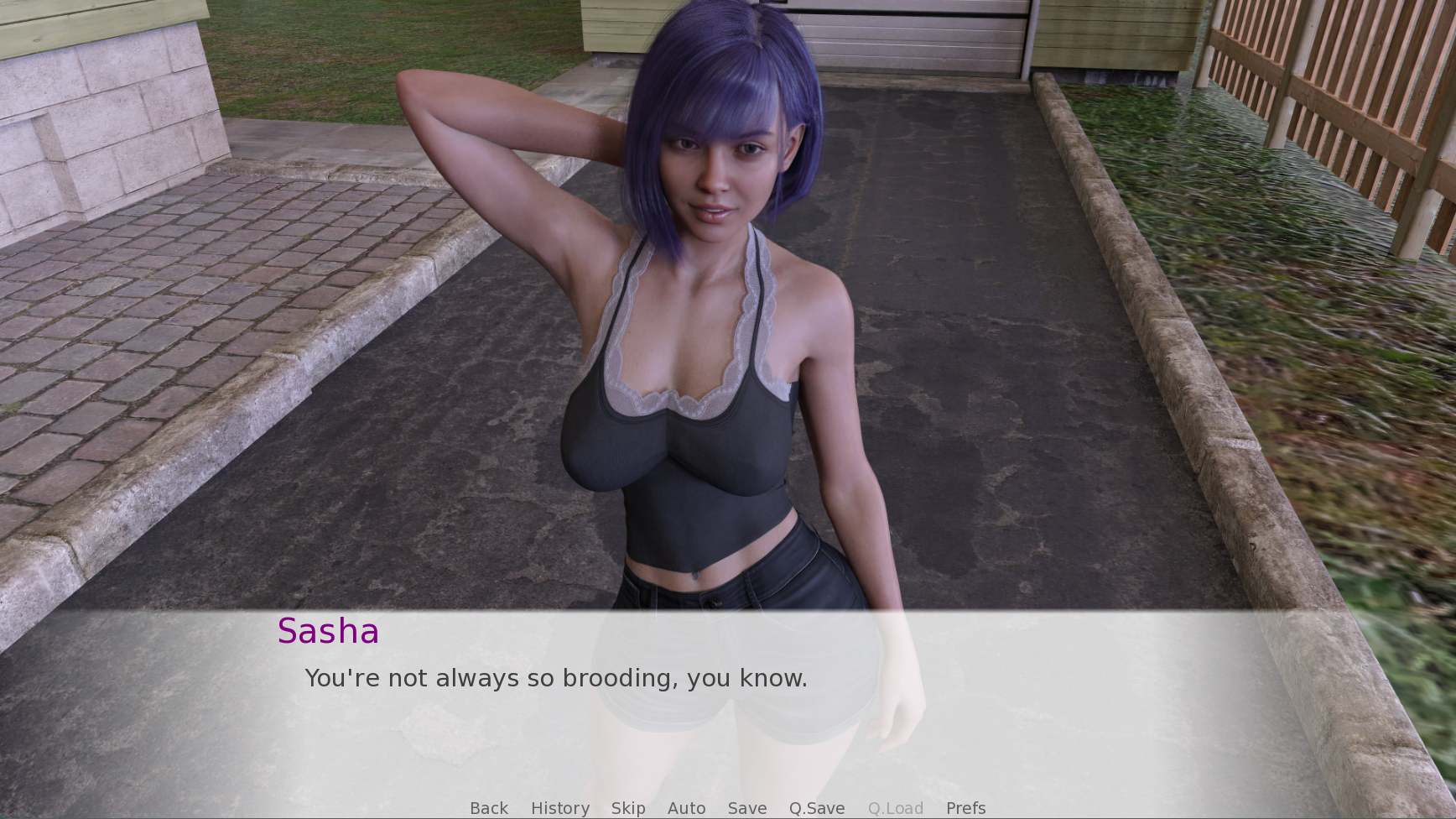Open the Prefs settings screen
Viewport: 1456px width, 819px height.
click(965, 808)
